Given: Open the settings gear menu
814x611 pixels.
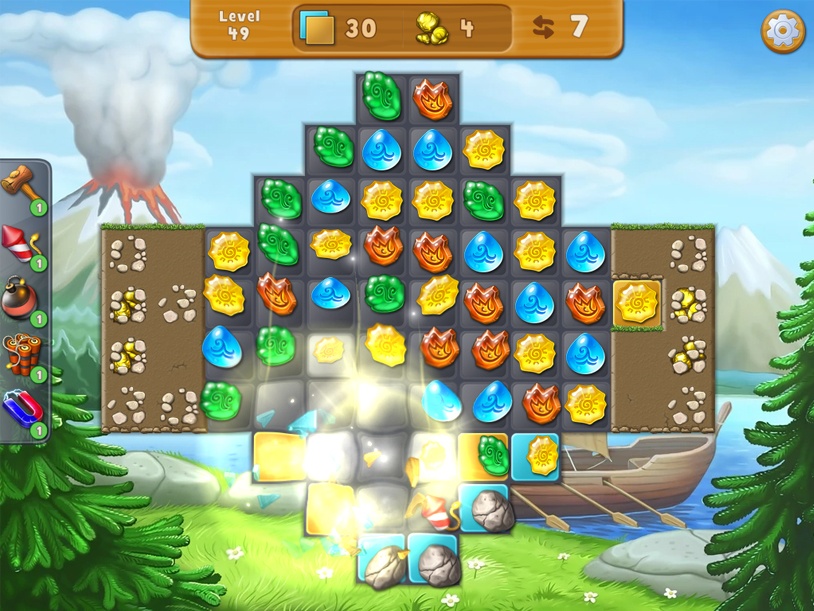Looking at the screenshot, I should pos(783,32).
